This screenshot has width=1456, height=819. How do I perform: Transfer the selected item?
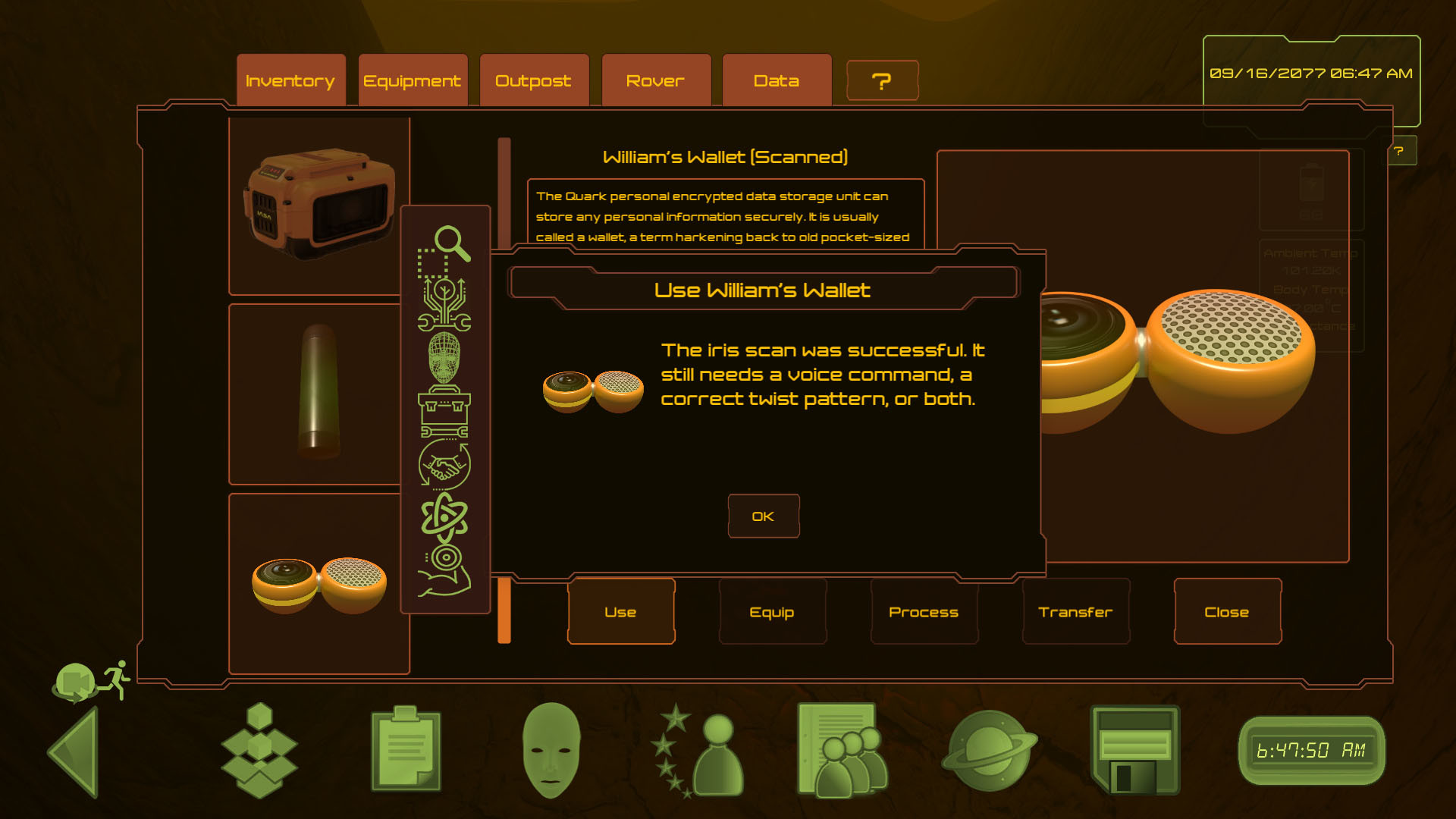pos(1075,611)
